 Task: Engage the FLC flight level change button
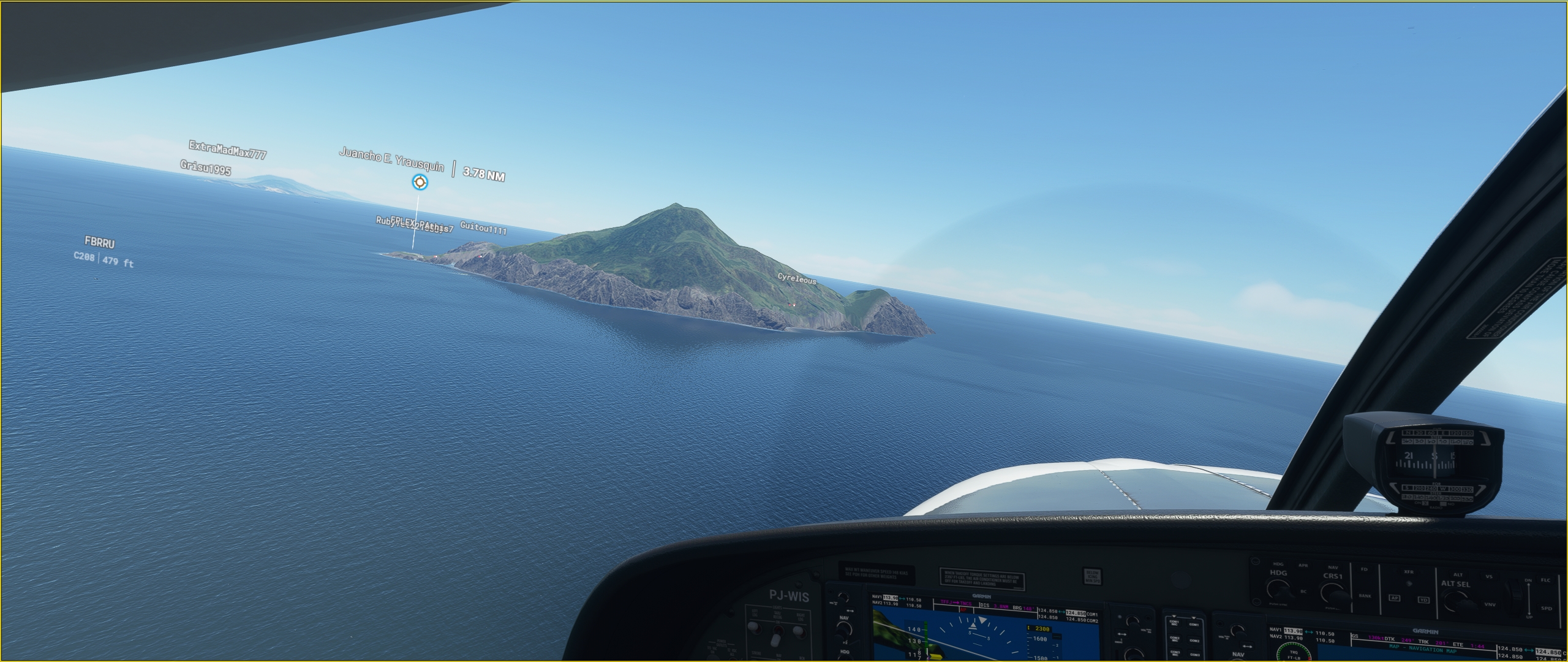[1545, 580]
